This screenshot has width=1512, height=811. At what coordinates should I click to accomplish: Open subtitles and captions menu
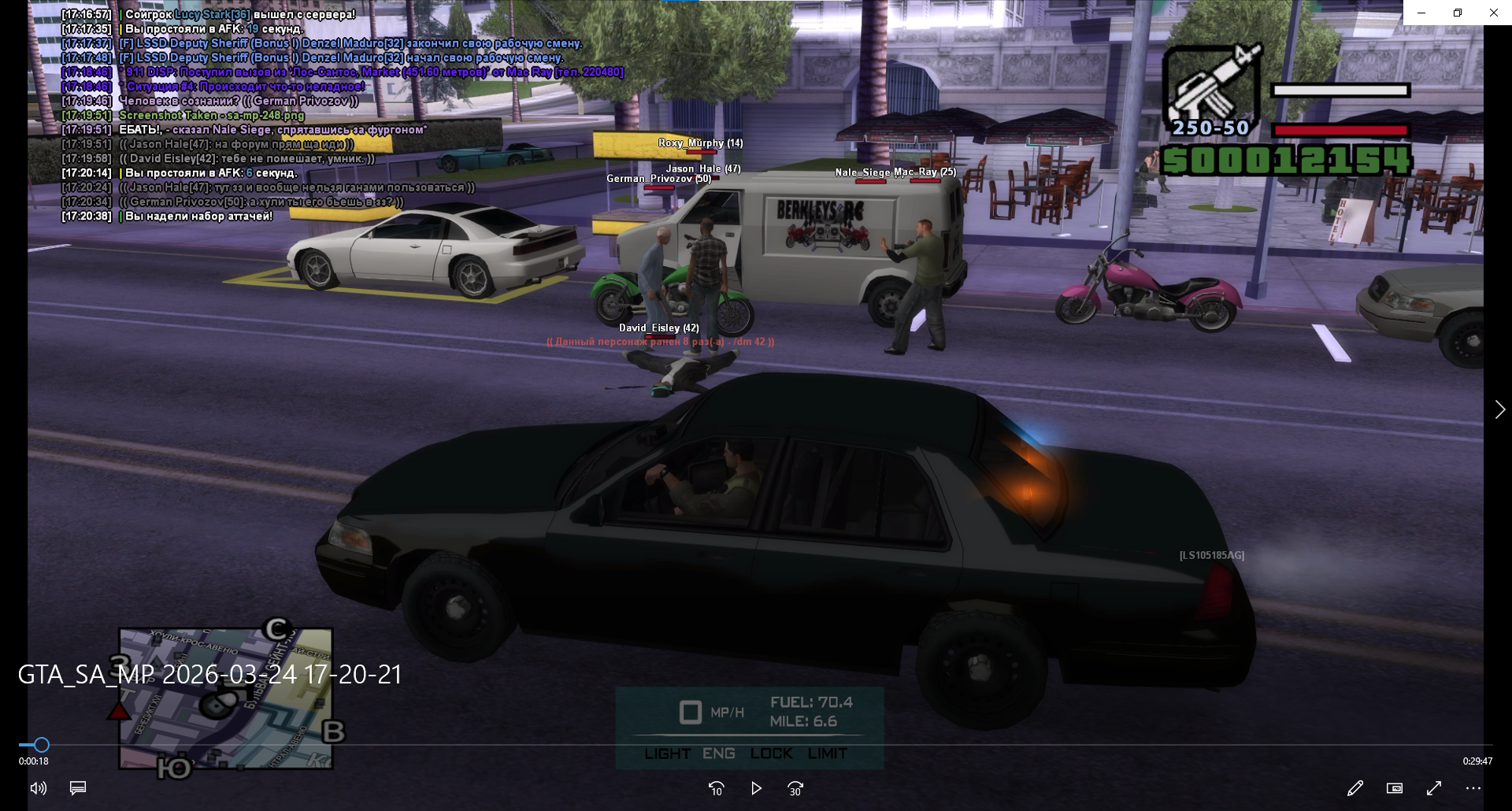pyautogui.click(x=78, y=788)
